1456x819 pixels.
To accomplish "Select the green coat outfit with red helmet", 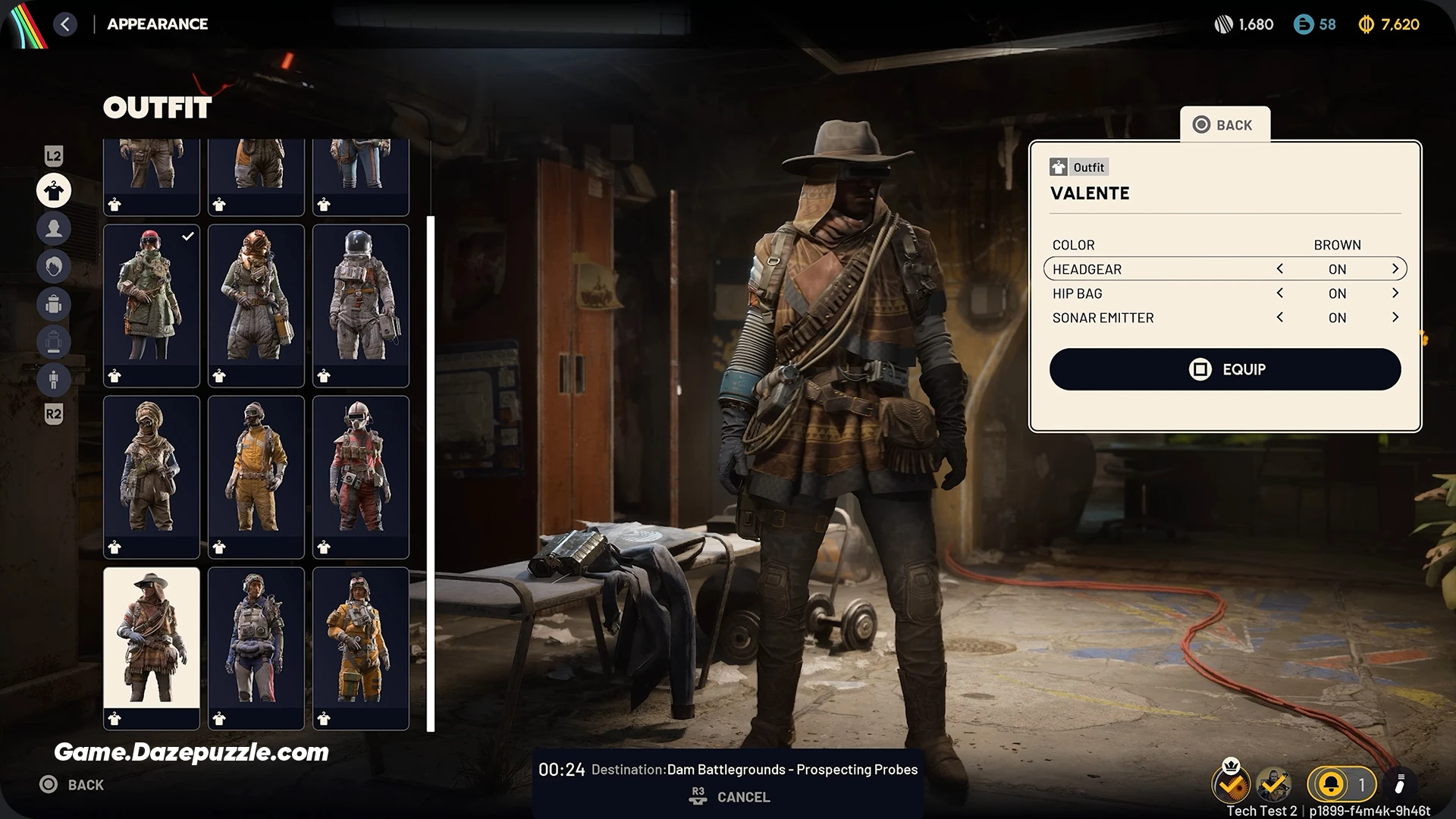I will (x=152, y=297).
